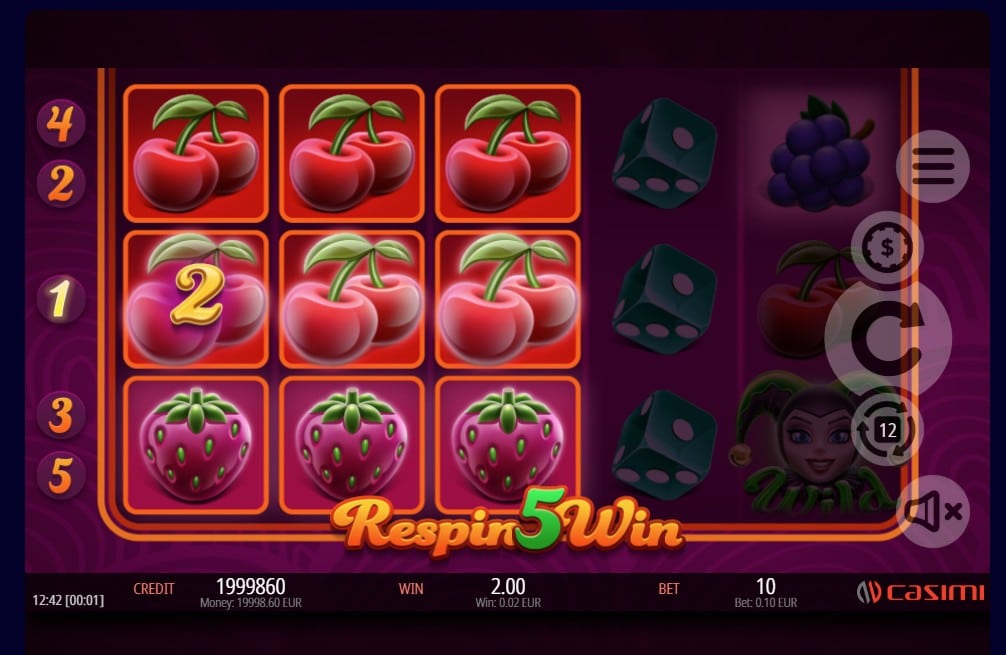Select payline number 4 marker

[61, 123]
